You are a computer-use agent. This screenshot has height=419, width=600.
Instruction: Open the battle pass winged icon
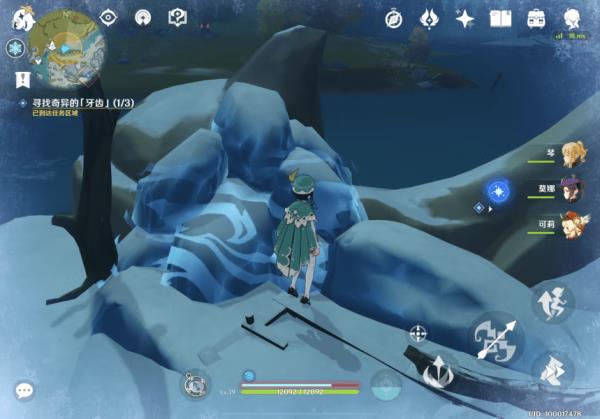tap(429, 18)
